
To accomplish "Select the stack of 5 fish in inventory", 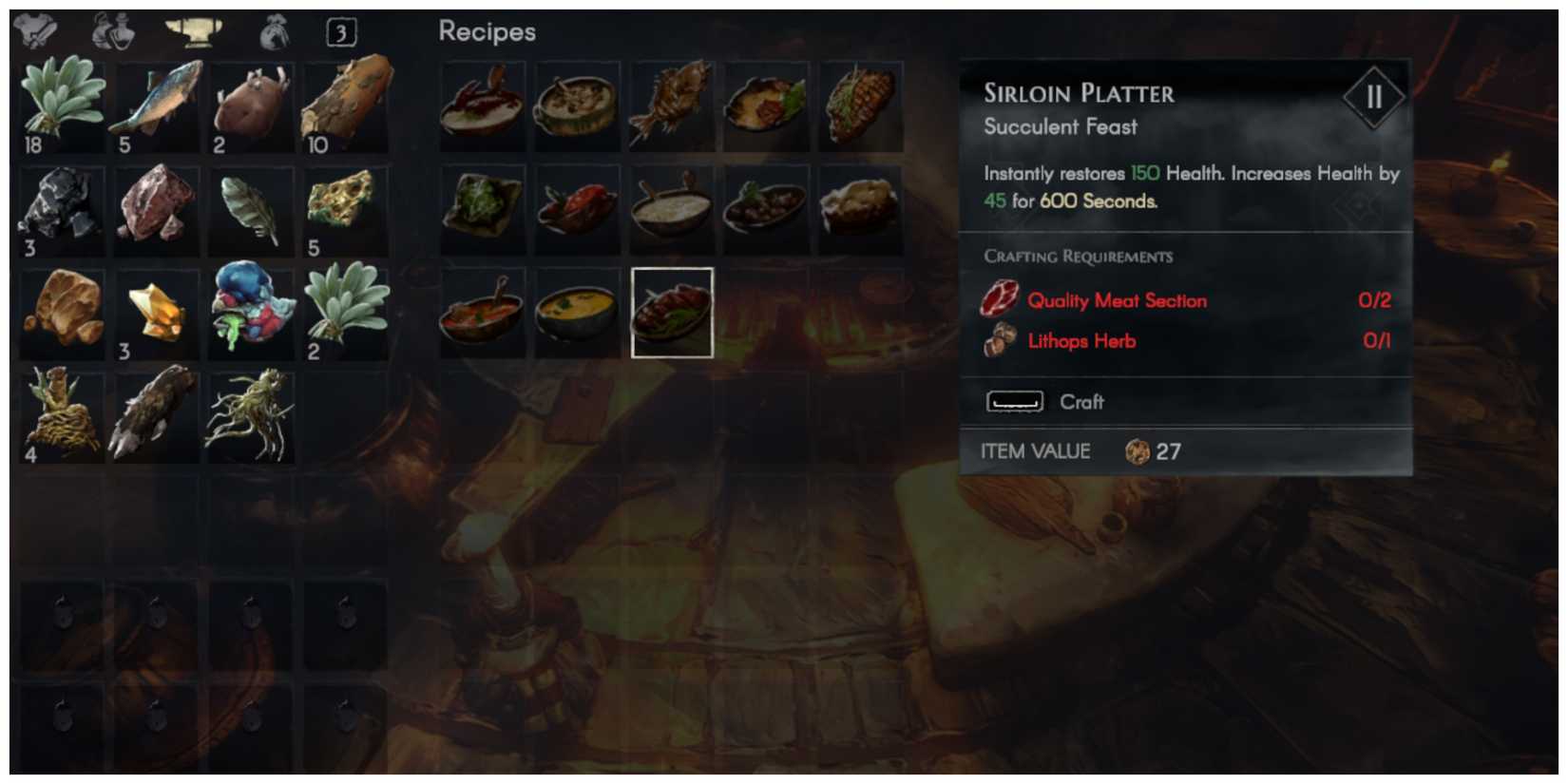I will pyautogui.click(x=157, y=105).
